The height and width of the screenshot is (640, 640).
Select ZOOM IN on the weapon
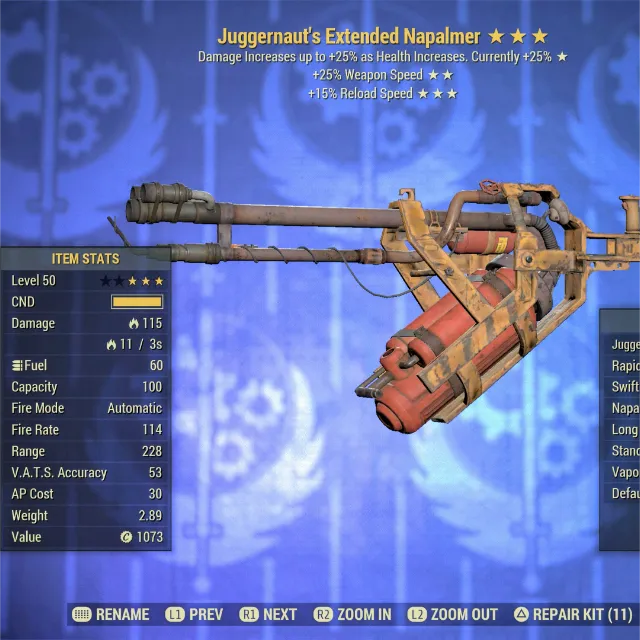352,614
